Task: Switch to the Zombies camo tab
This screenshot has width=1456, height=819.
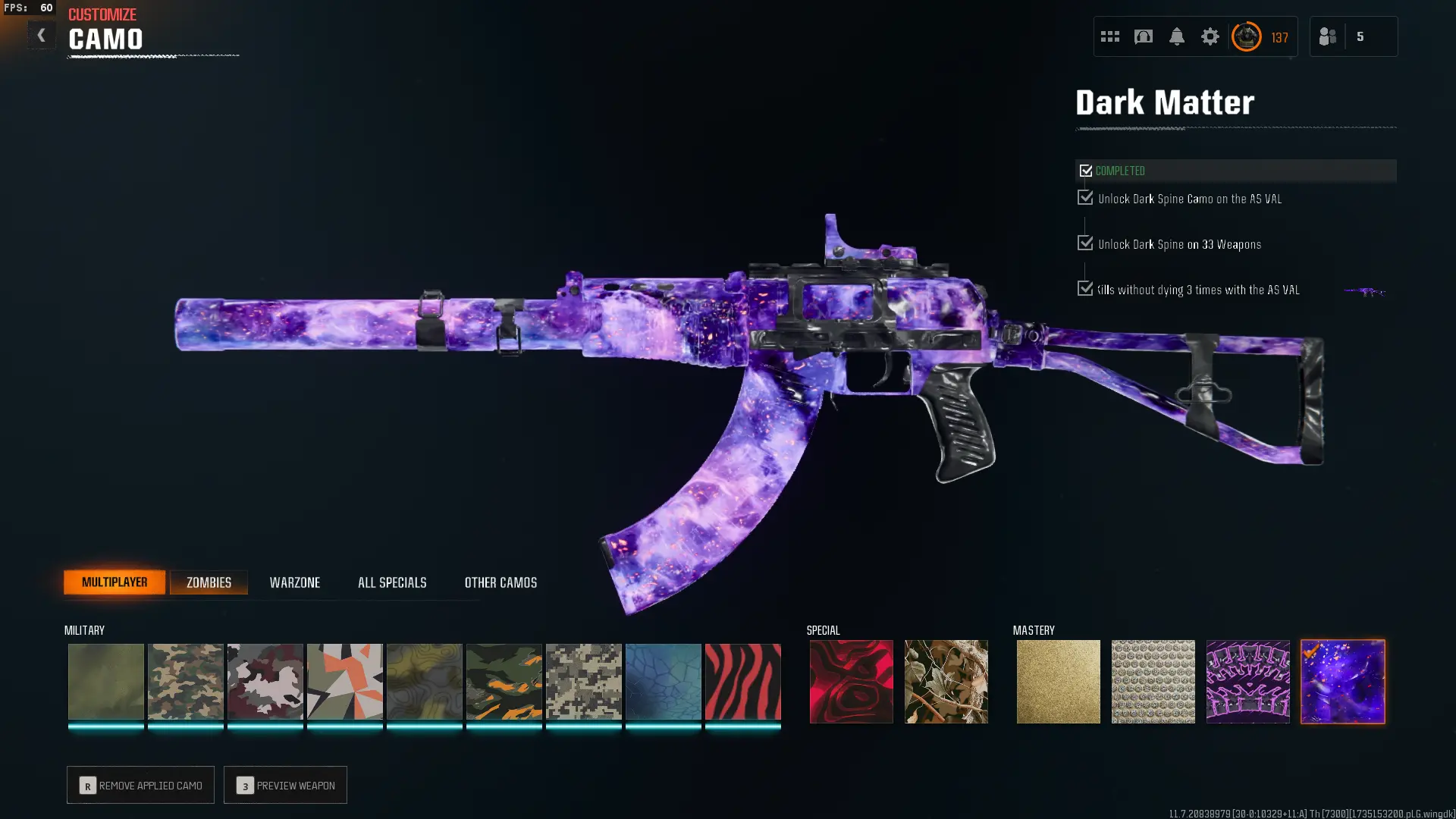Action: (209, 582)
